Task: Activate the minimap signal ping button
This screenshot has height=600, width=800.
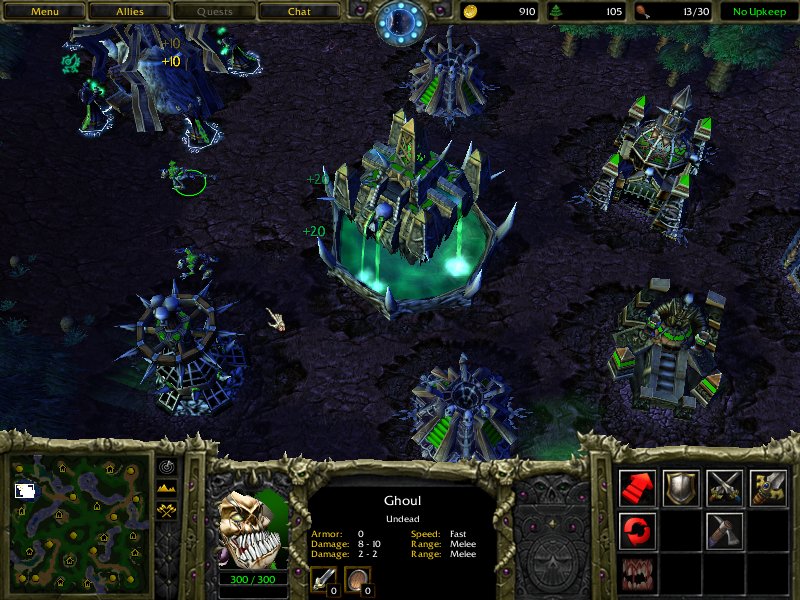Action: [166, 467]
